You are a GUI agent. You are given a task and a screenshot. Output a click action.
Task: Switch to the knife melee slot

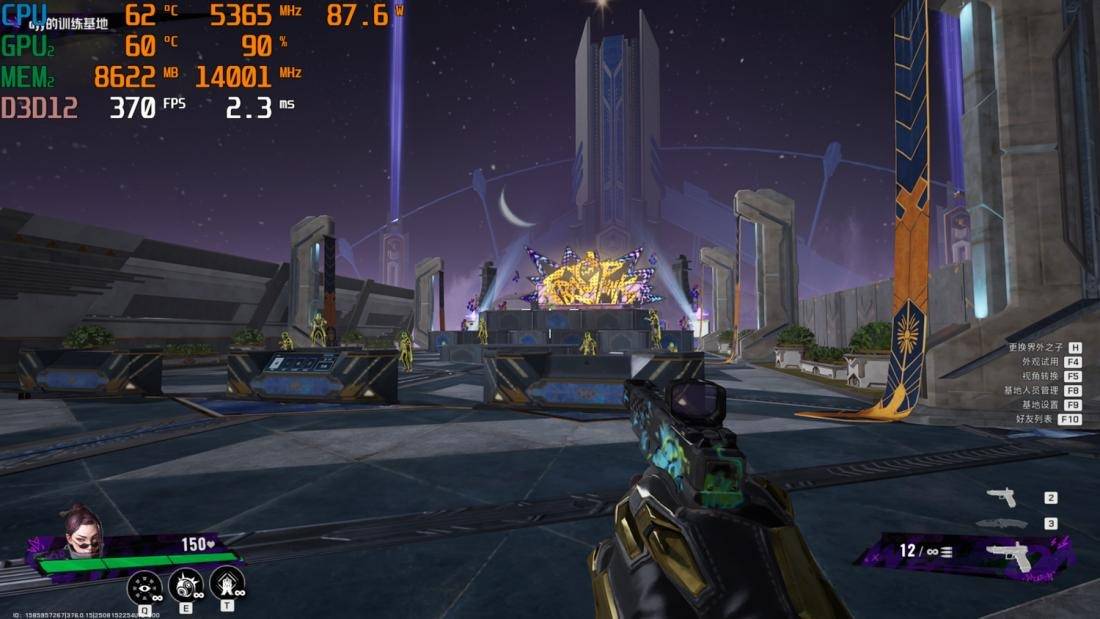click(1001, 523)
